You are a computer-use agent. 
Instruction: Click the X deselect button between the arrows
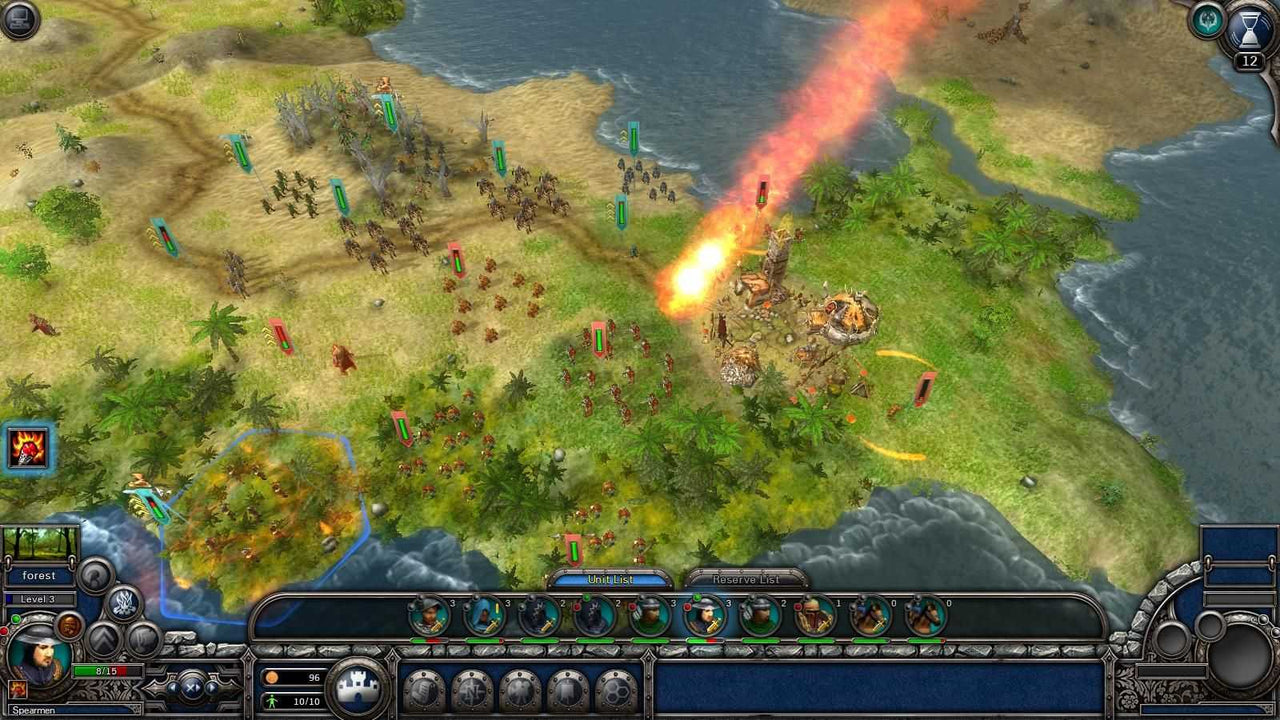pyautogui.click(x=189, y=688)
